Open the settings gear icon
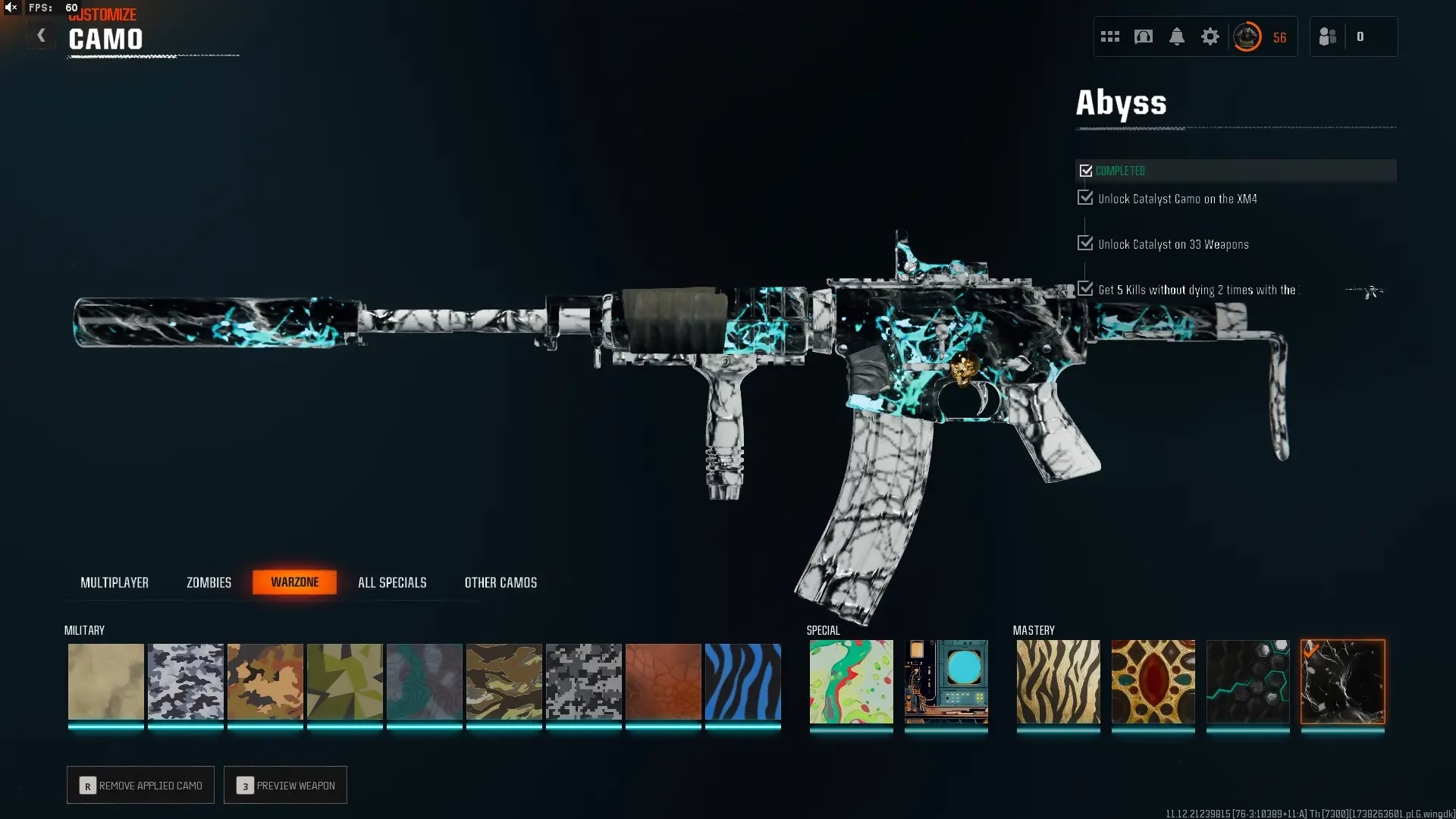The image size is (1456, 819). [x=1210, y=36]
